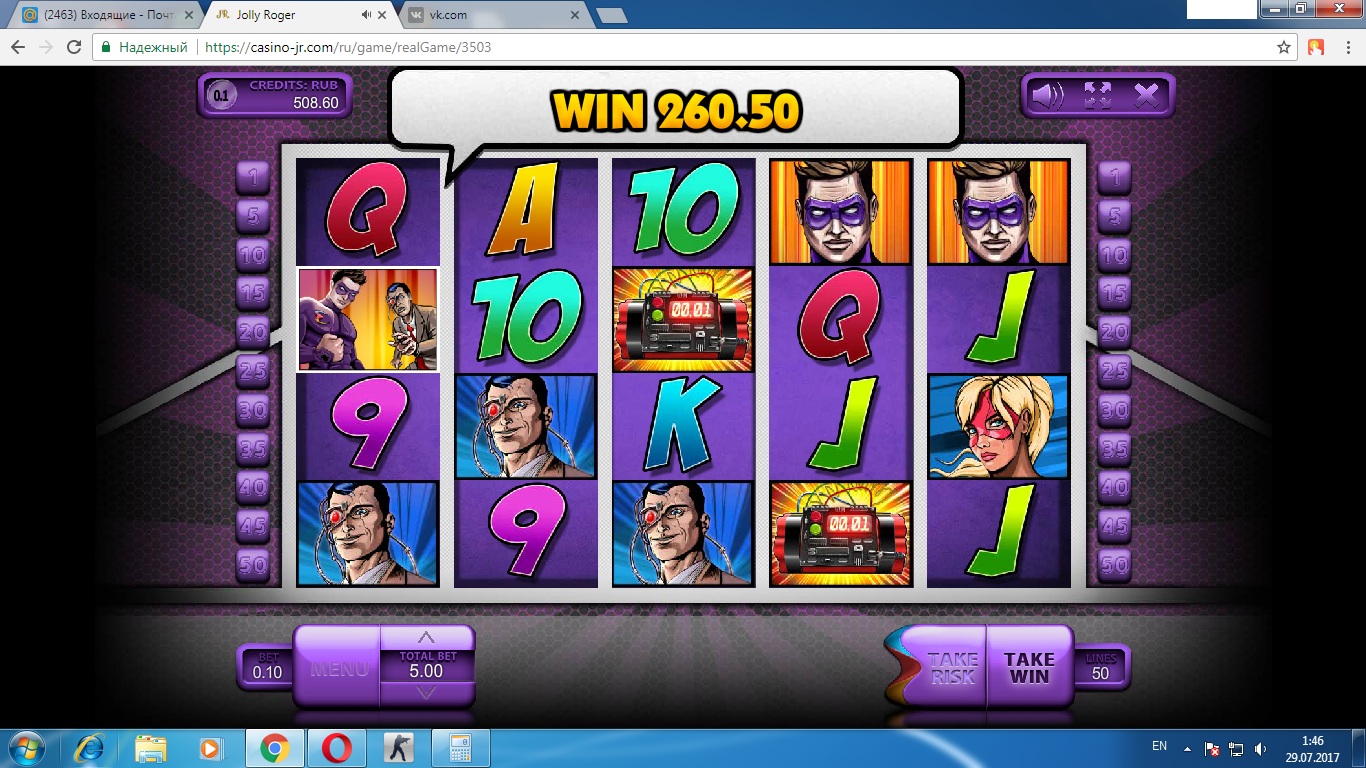The height and width of the screenshot is (768, 1366).
Task: Gamble the win with Take Risk
Action: click(x=952, y=667)
